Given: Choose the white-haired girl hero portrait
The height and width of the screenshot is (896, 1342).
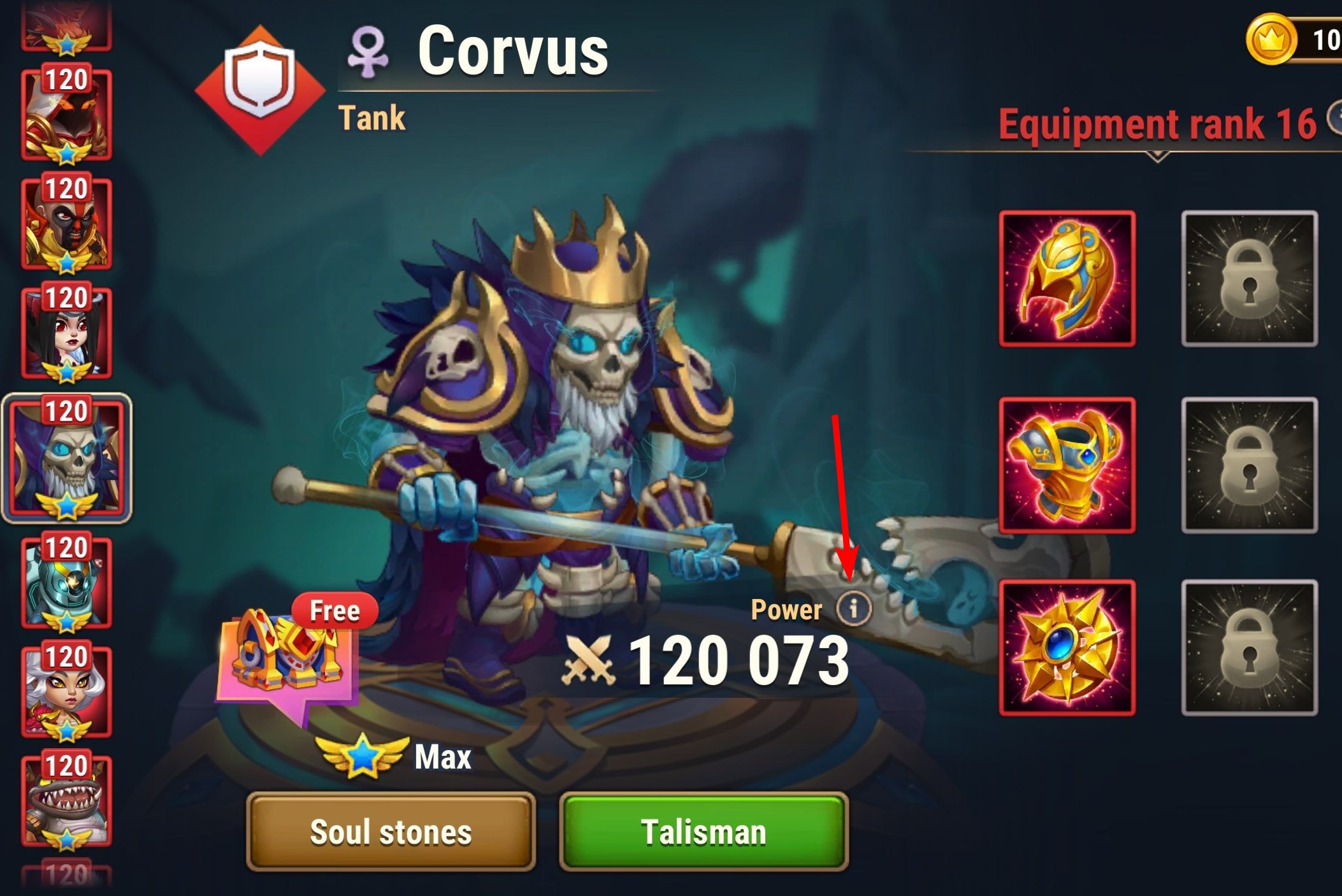Looking at the screenshot, I should click(x=67, y=692).
